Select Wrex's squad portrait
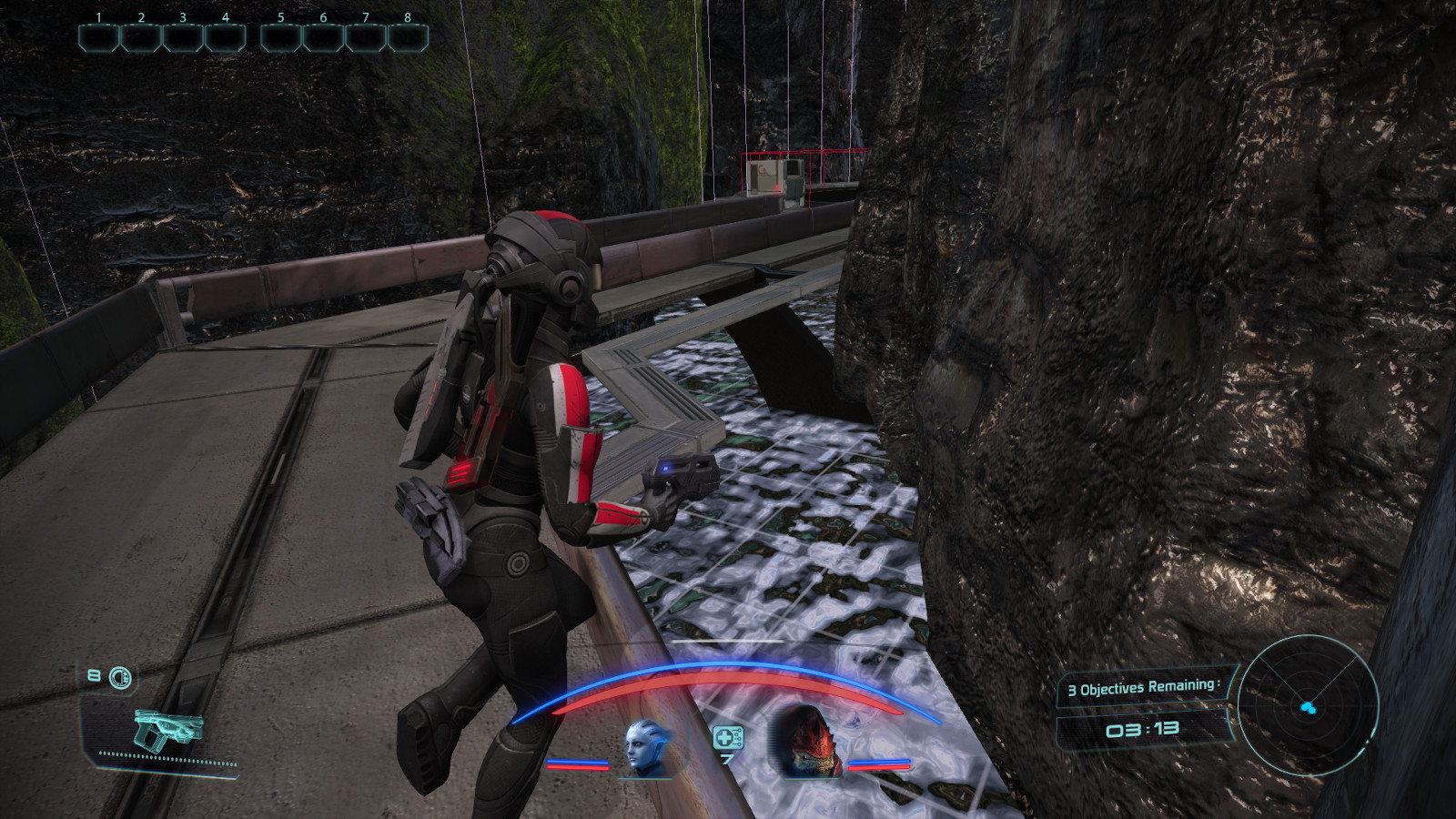This screenshot has width=1456, height=819. point(807,743)
